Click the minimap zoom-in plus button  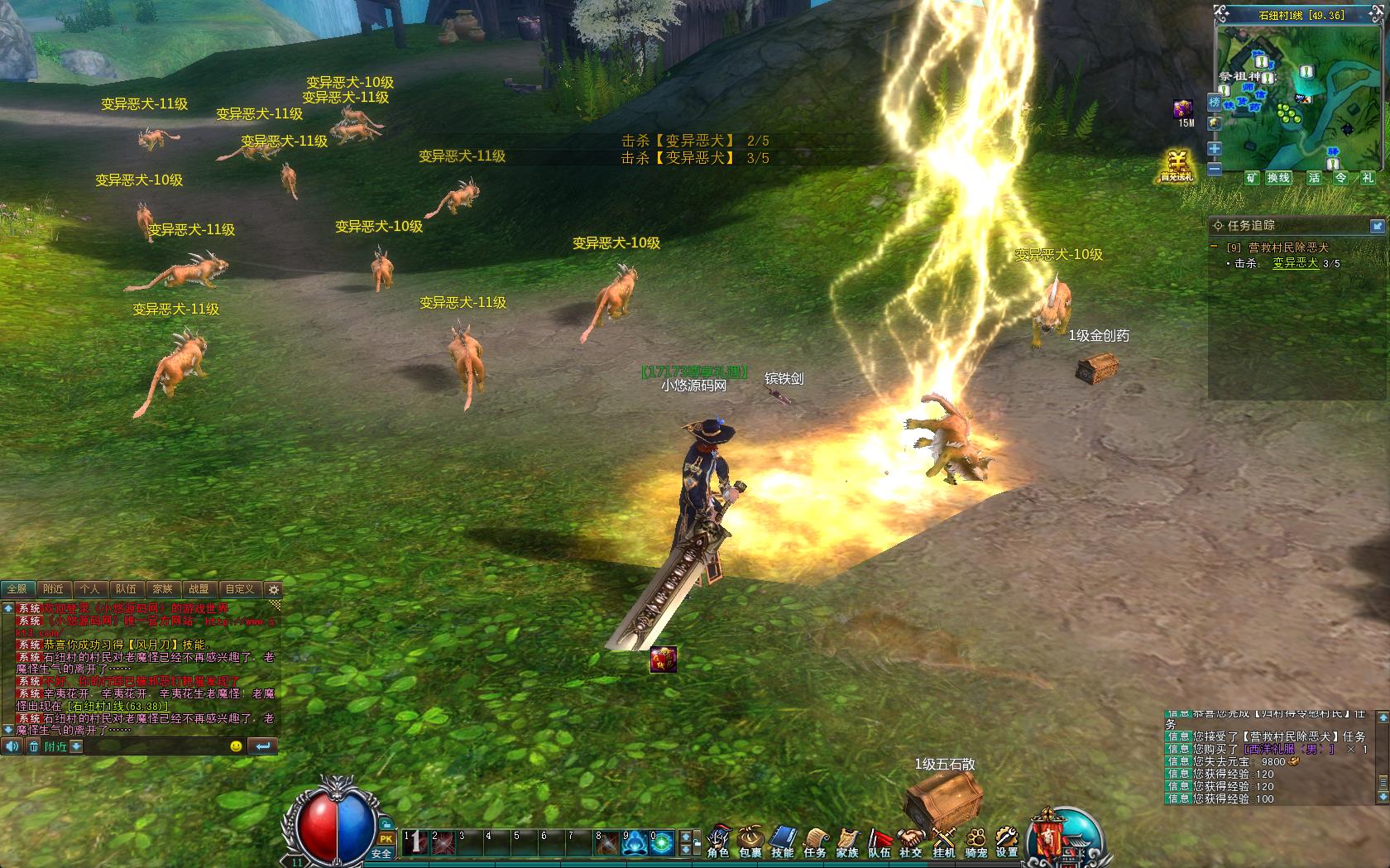point(1215,149)
